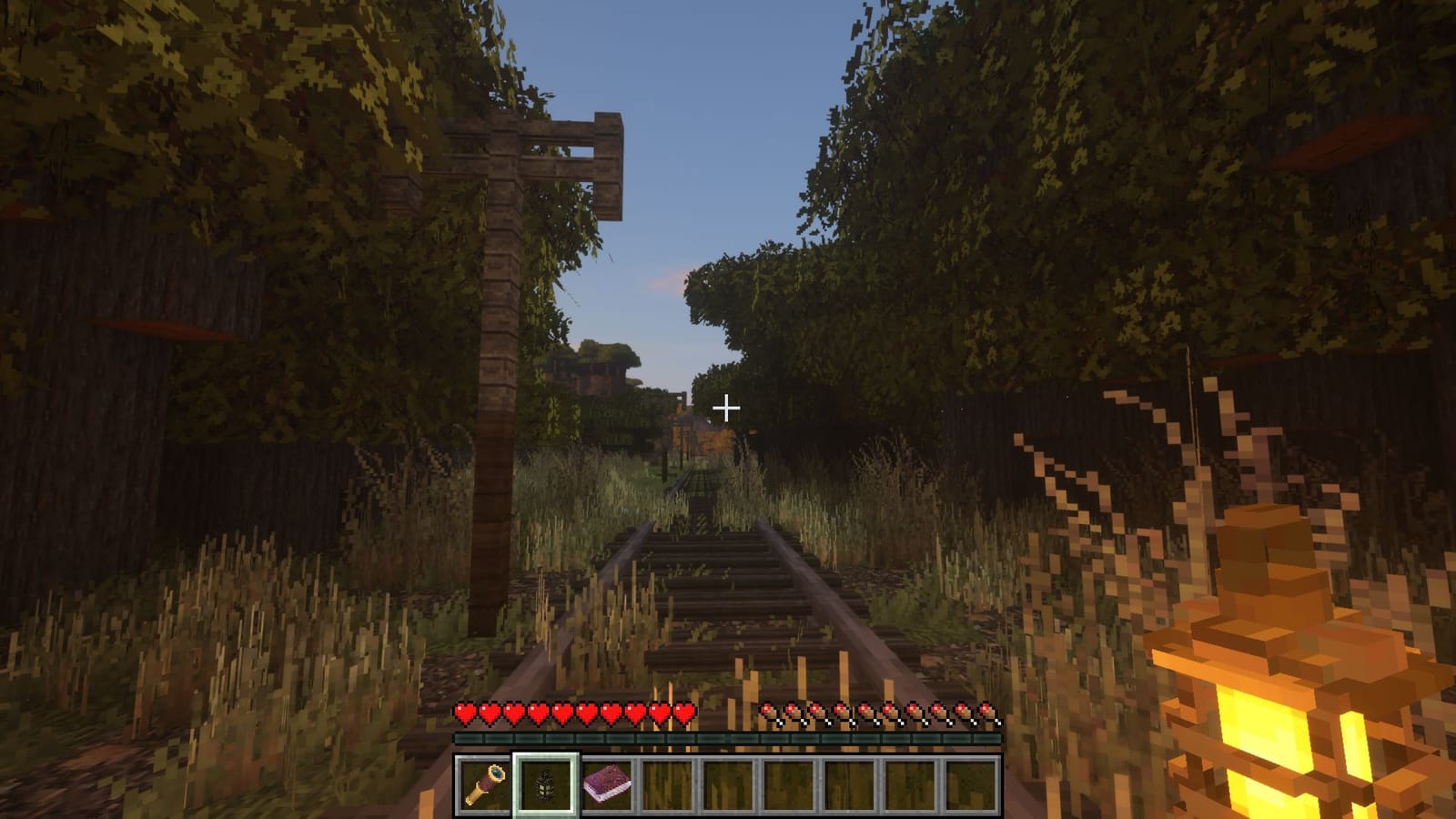Click the crosshair at screen center
The width and height of the screenshot is (1456, 819).
click(727, 408)
